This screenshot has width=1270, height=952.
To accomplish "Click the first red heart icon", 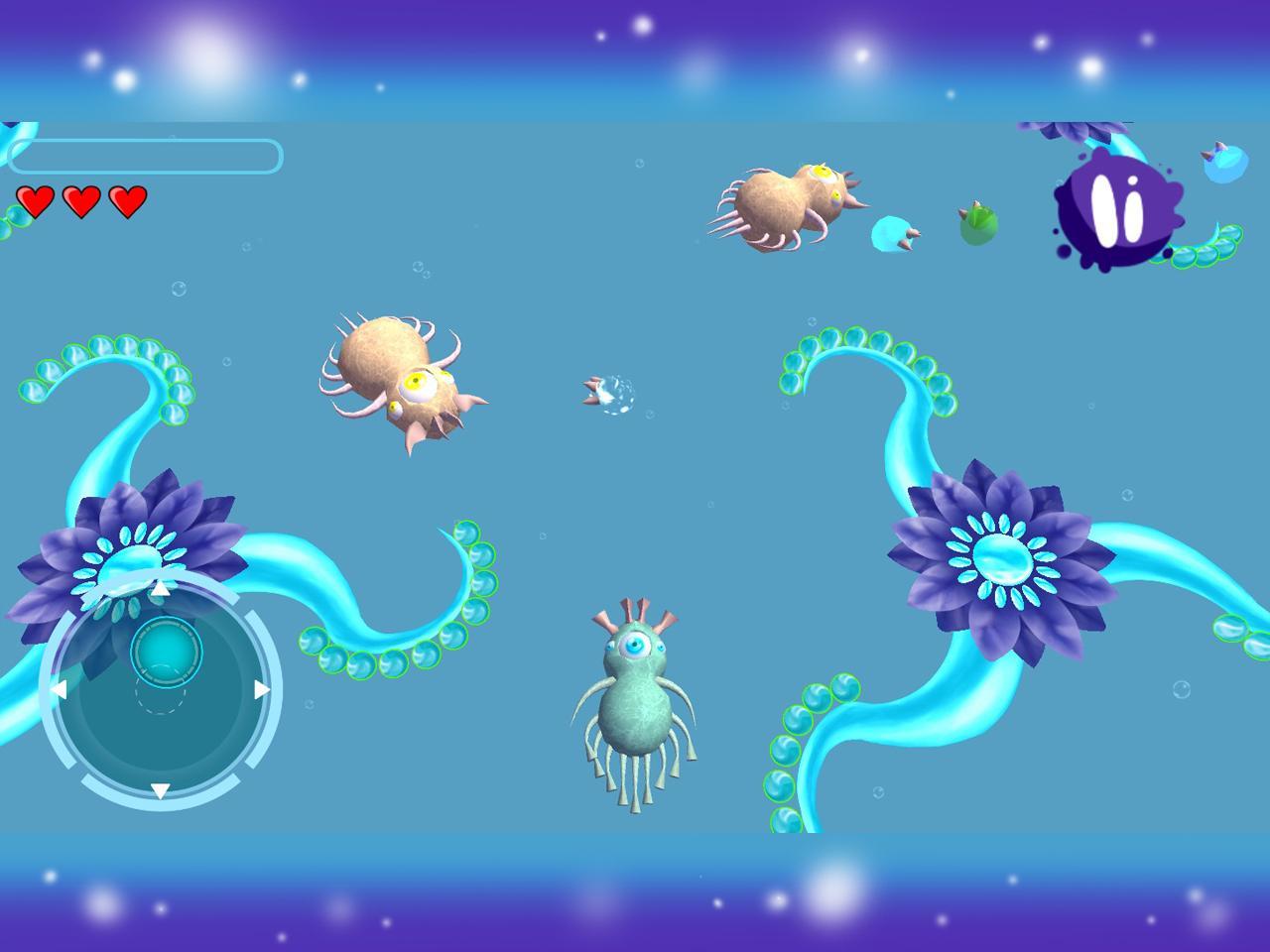I will (38, 200).
